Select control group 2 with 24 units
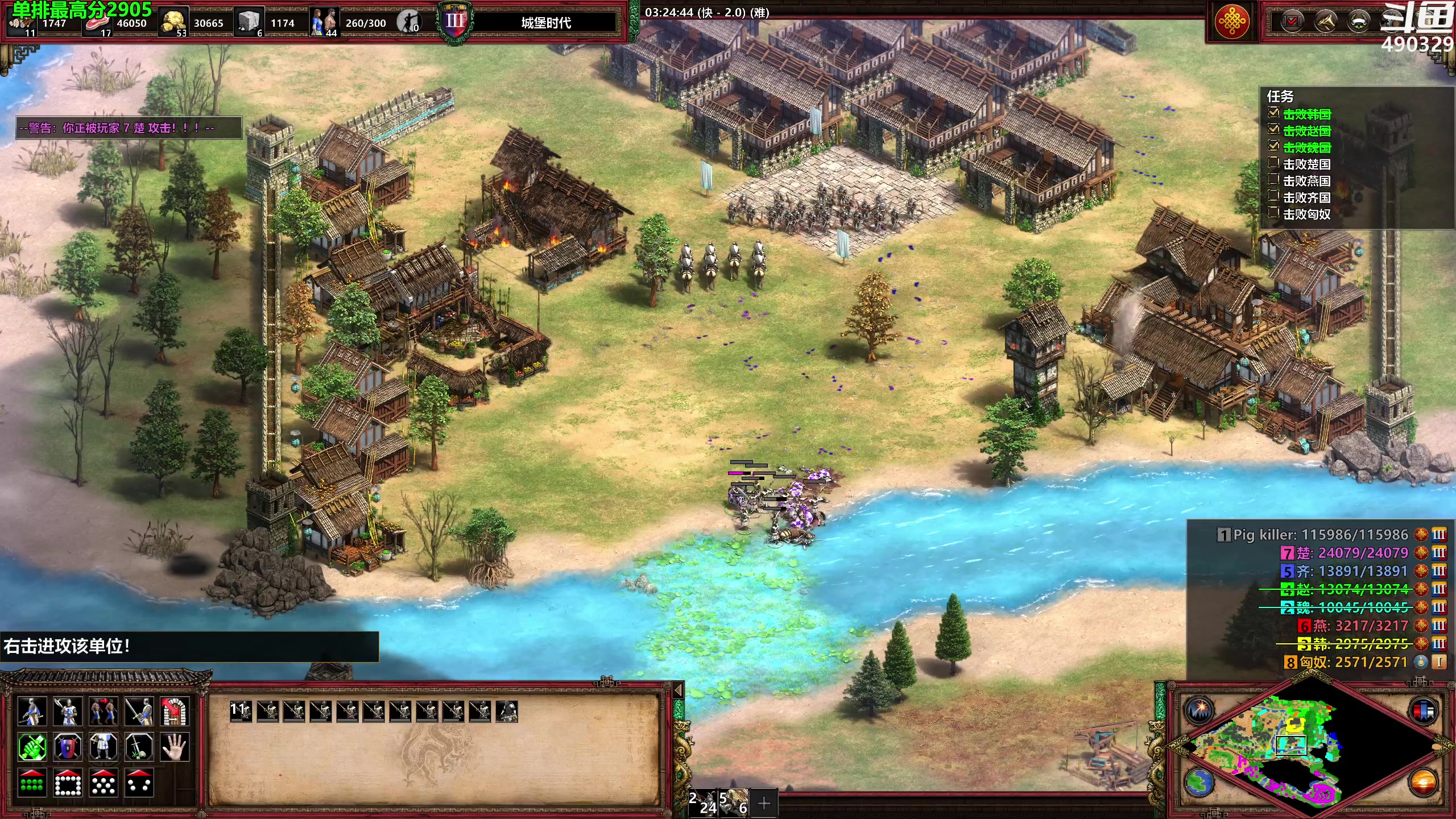 pos(703,803)
